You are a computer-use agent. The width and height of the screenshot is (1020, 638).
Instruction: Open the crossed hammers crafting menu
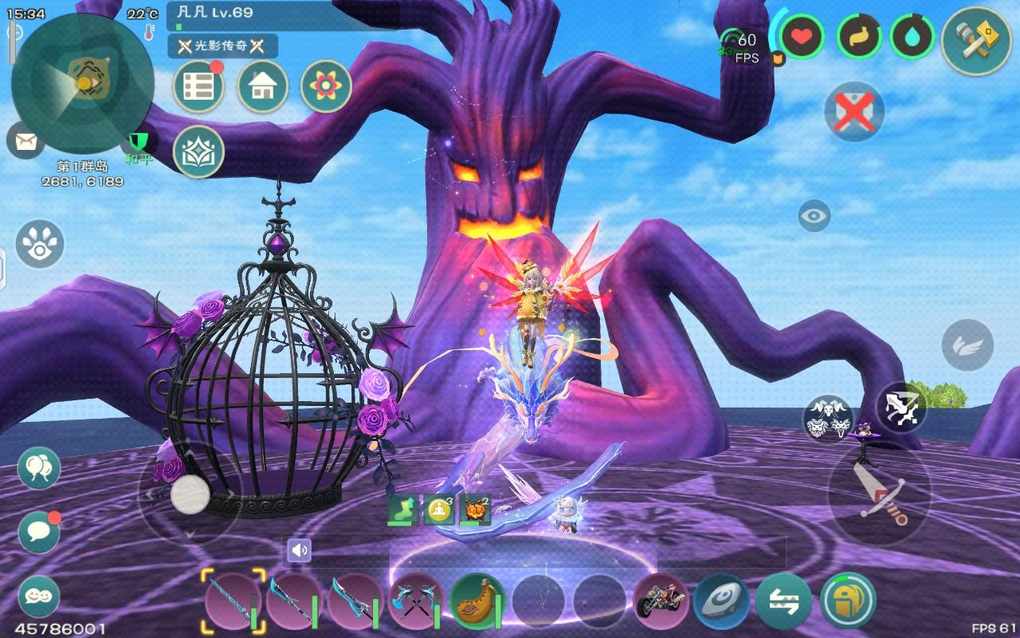[976, 40]
